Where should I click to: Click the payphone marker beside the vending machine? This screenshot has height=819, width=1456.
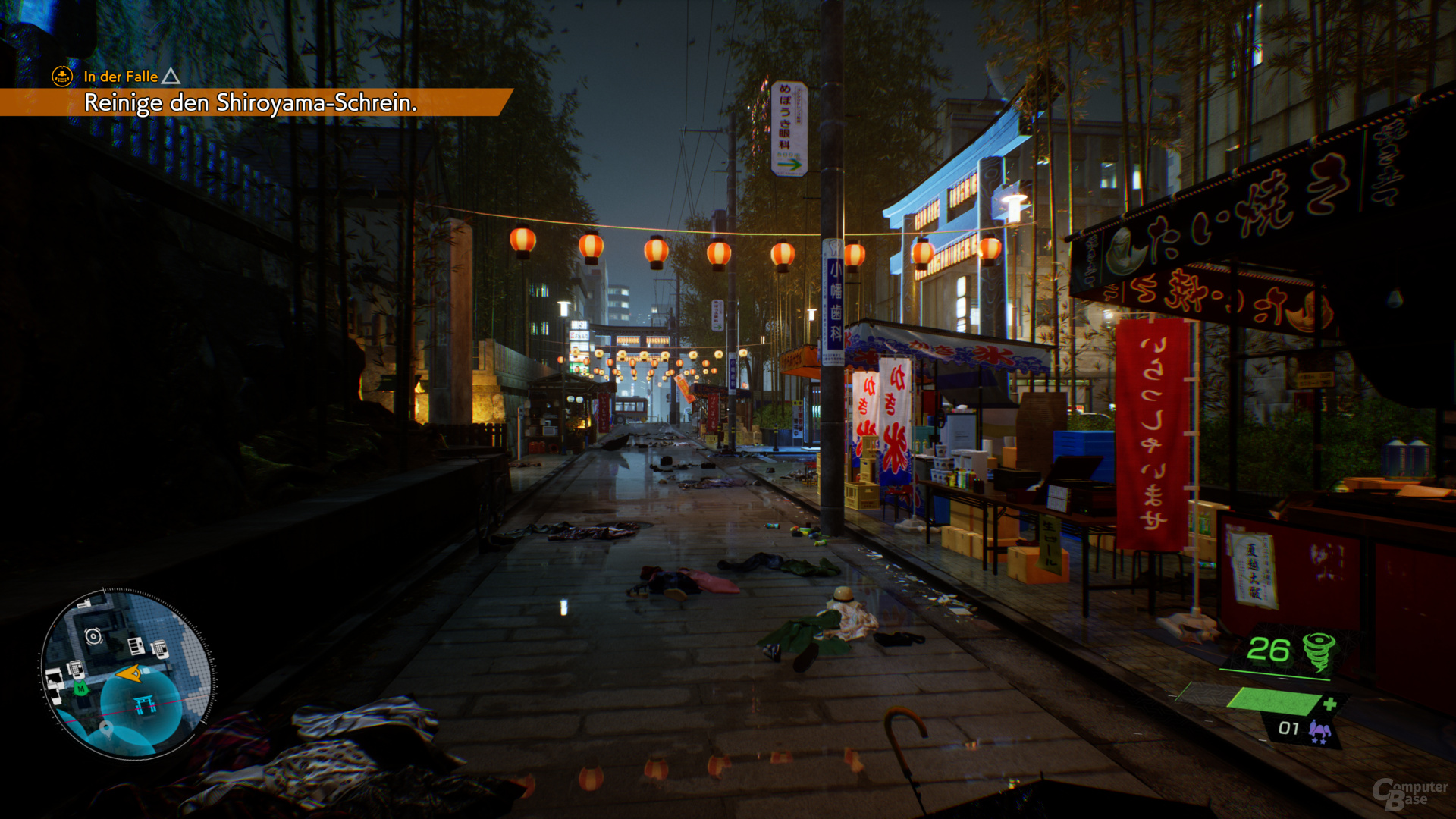click(160, 648)
